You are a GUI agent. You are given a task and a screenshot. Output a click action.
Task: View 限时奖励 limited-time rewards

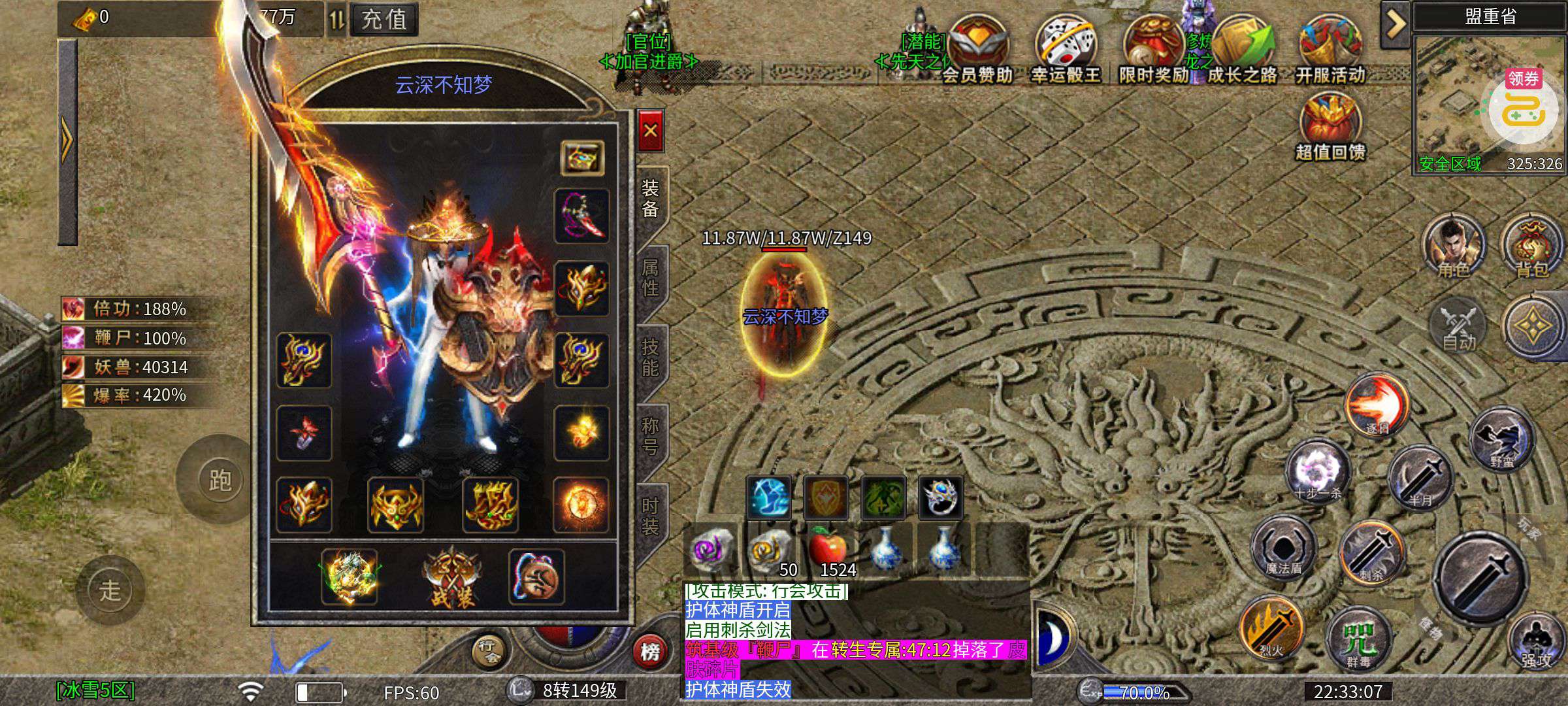[1153, 50]
